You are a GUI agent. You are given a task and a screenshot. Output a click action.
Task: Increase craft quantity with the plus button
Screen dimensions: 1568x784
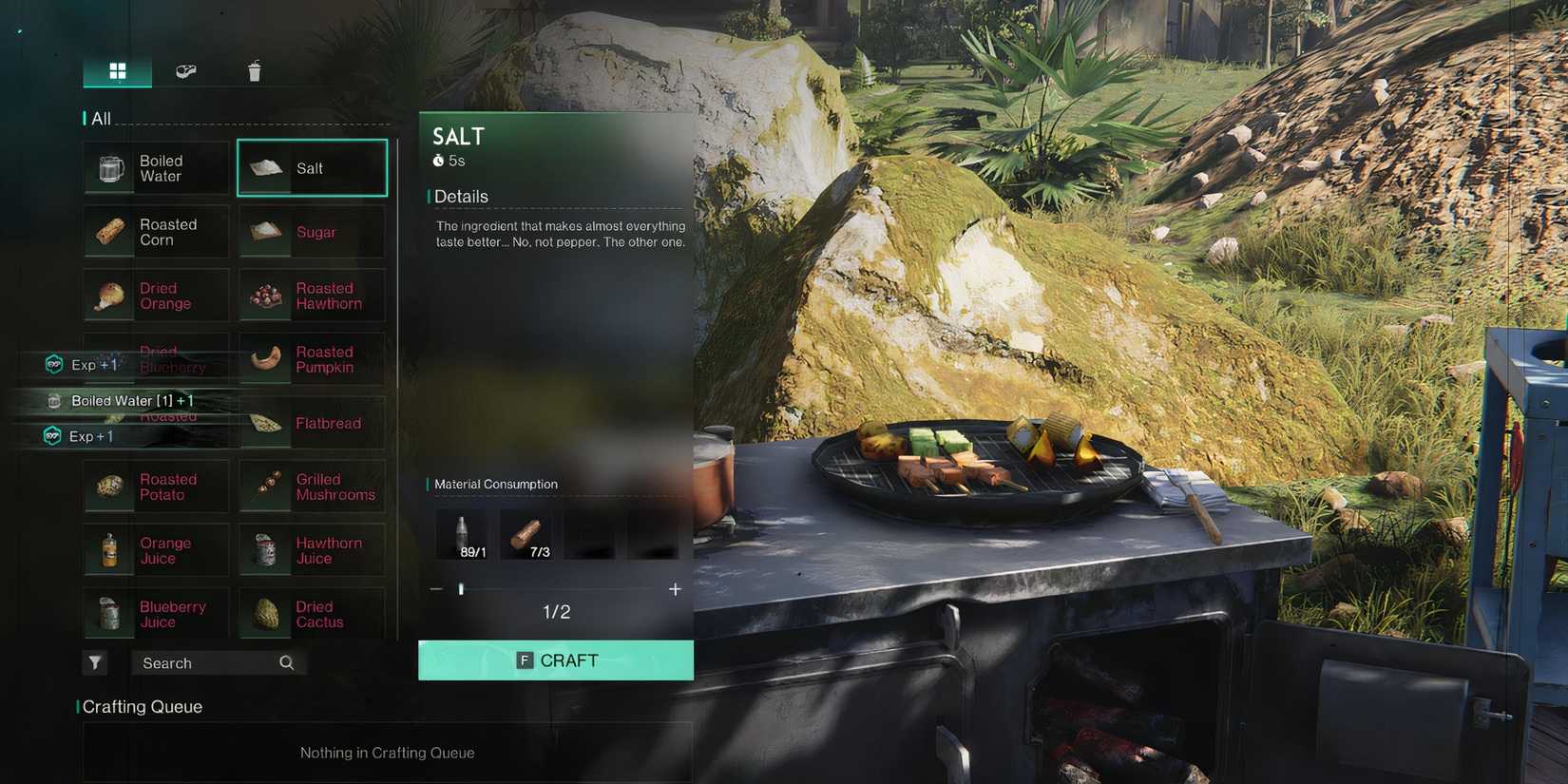(x=675, y=589)
